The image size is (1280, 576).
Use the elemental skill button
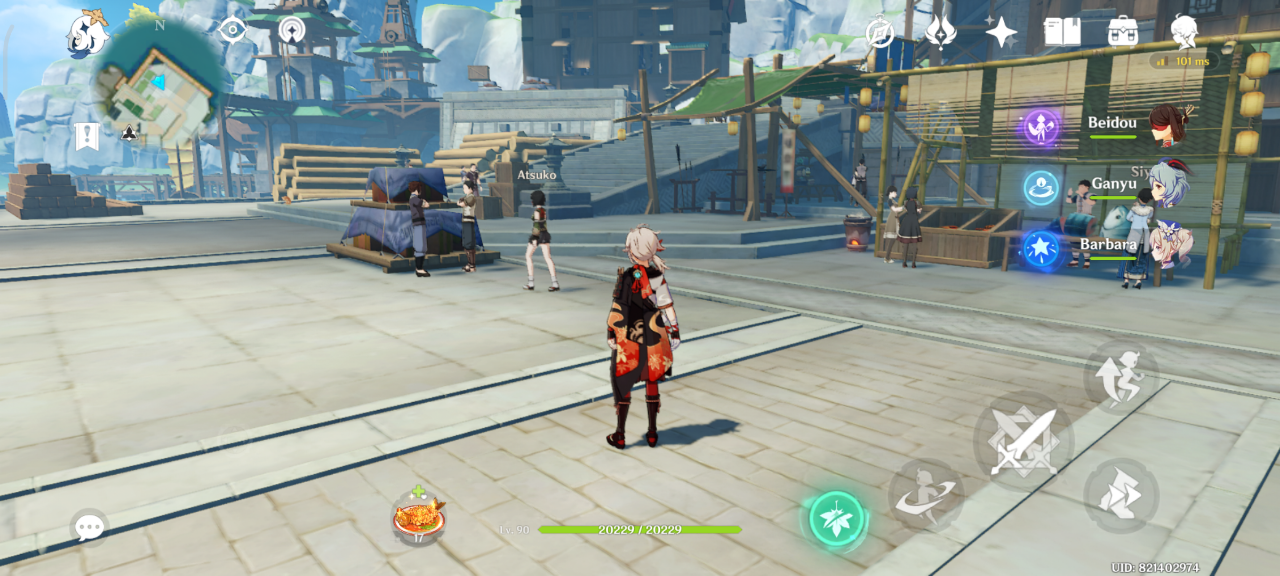click(x=926, y=496)
